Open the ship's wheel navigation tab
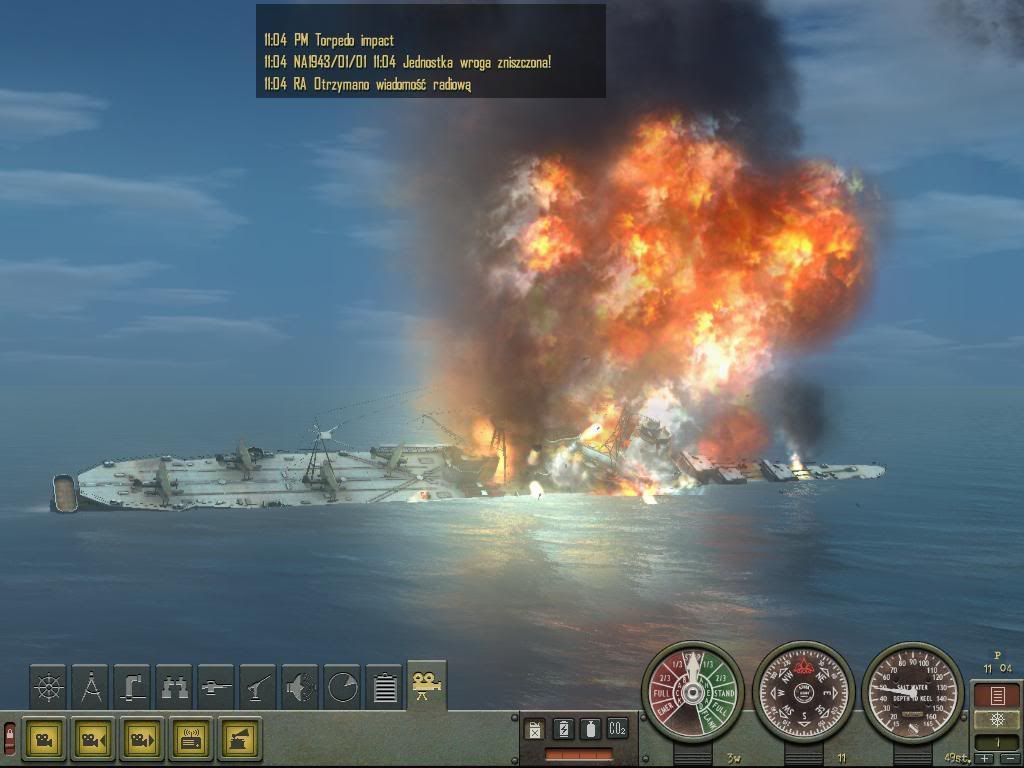 coord(49,688)
